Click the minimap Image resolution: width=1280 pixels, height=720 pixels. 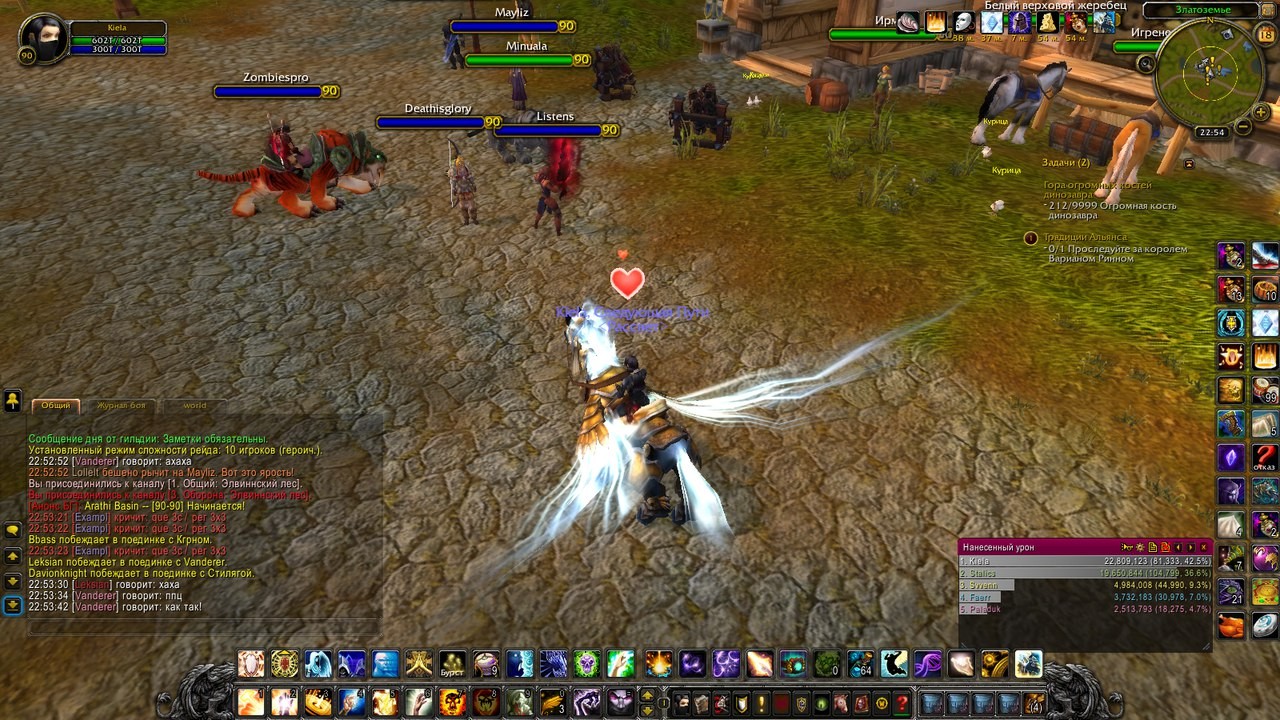pos(1209,68)
